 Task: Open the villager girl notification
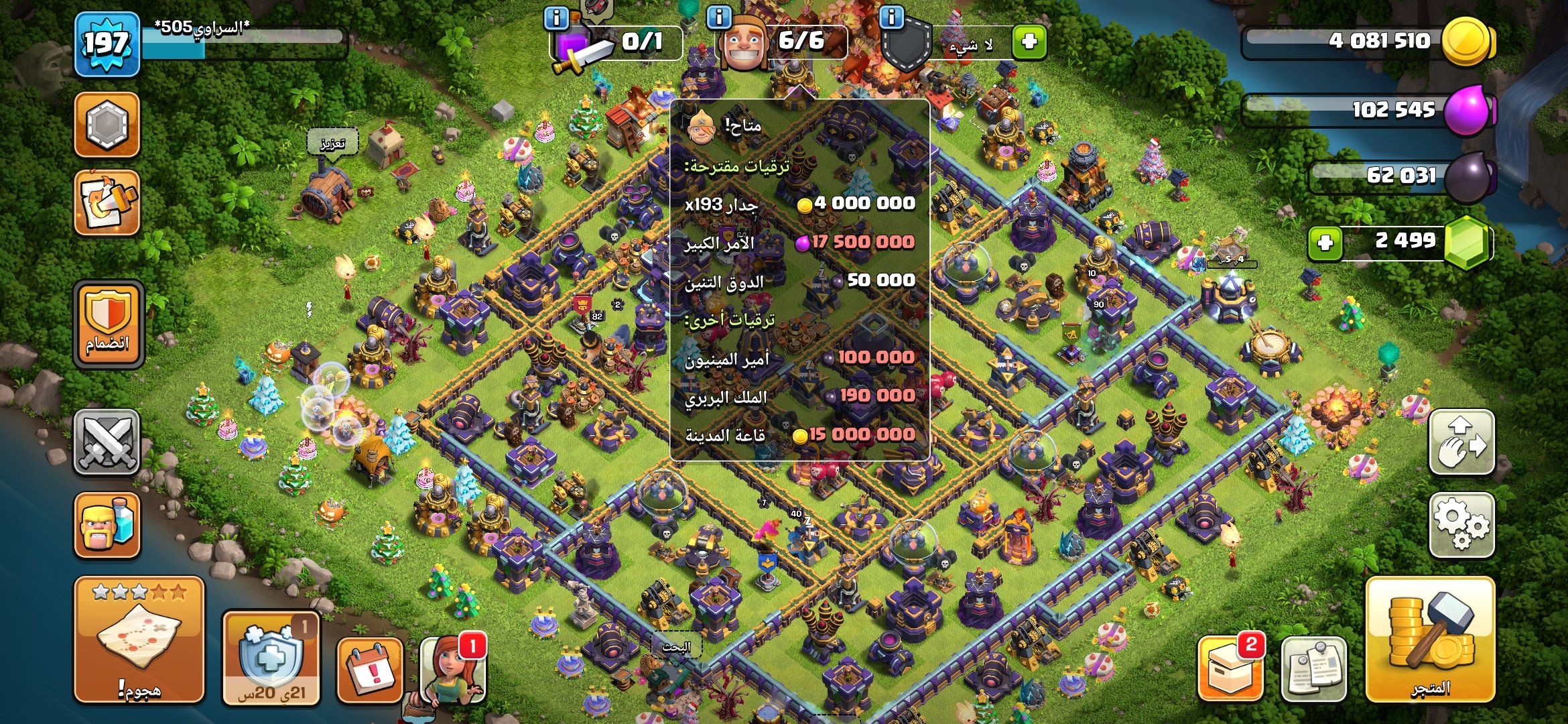452,670
